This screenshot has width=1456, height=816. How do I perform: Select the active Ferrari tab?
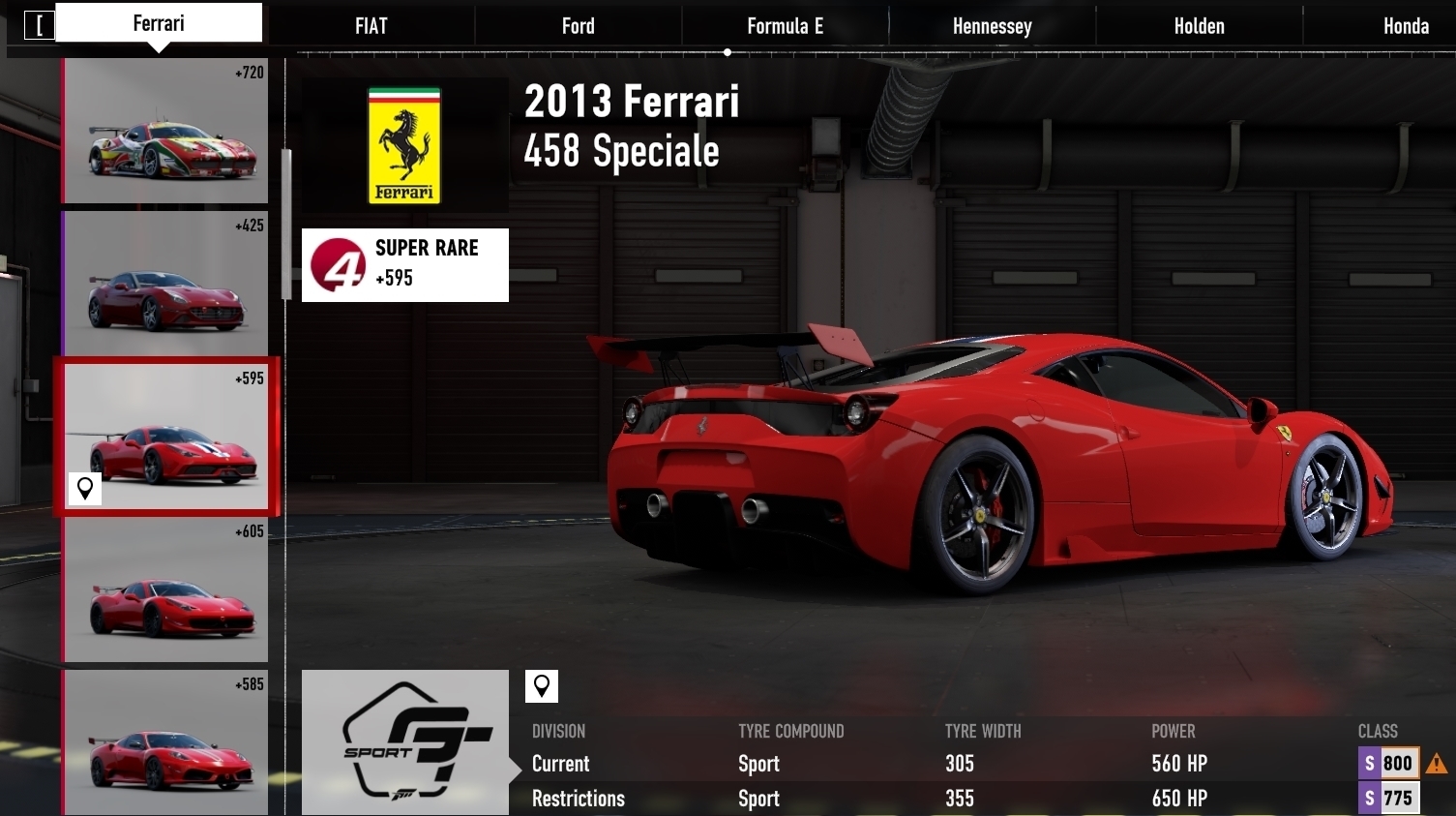[x=159, y=23]
